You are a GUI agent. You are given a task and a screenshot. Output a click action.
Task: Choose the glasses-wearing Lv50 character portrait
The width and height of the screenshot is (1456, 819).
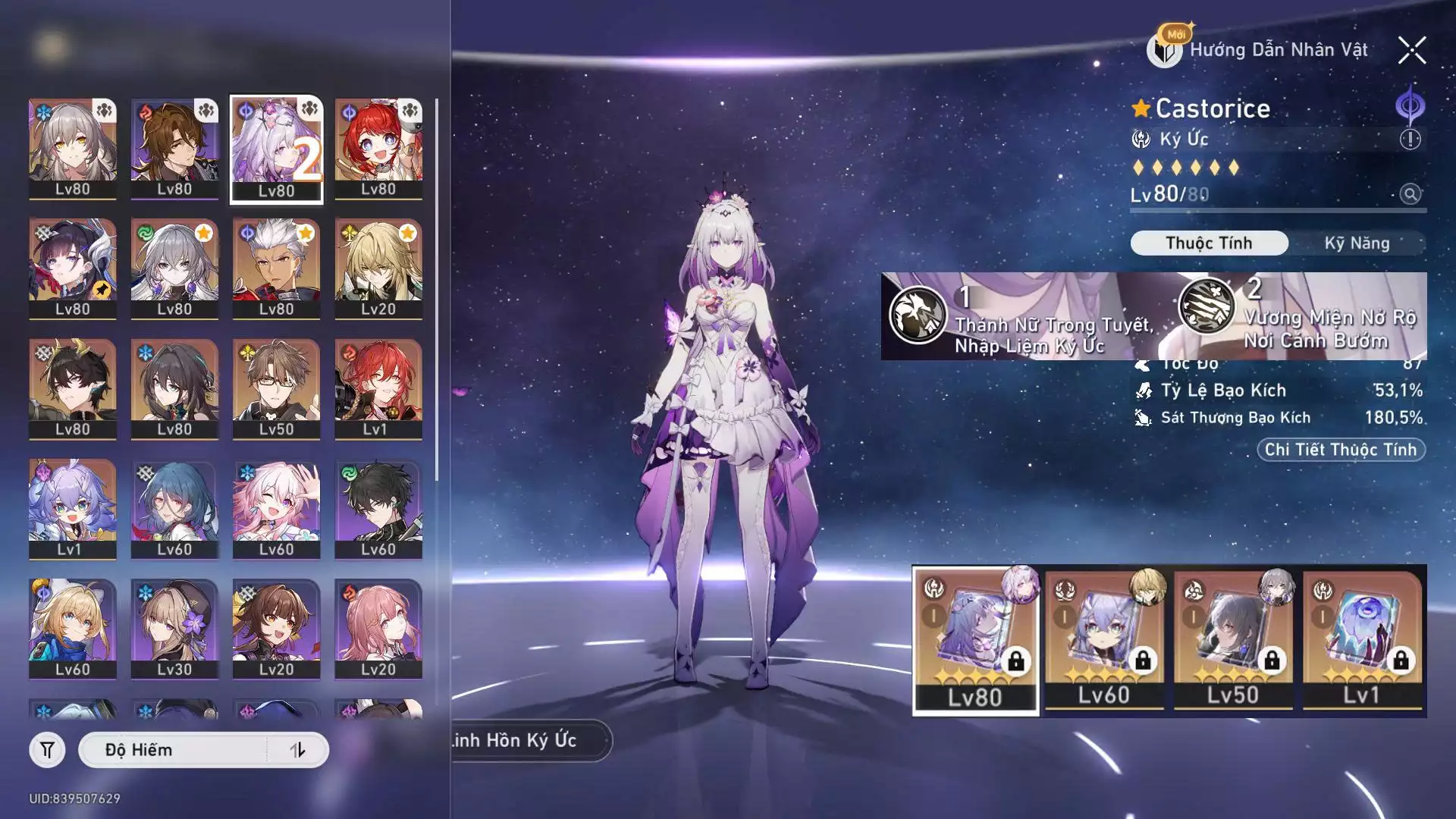[x=276, y=389]
